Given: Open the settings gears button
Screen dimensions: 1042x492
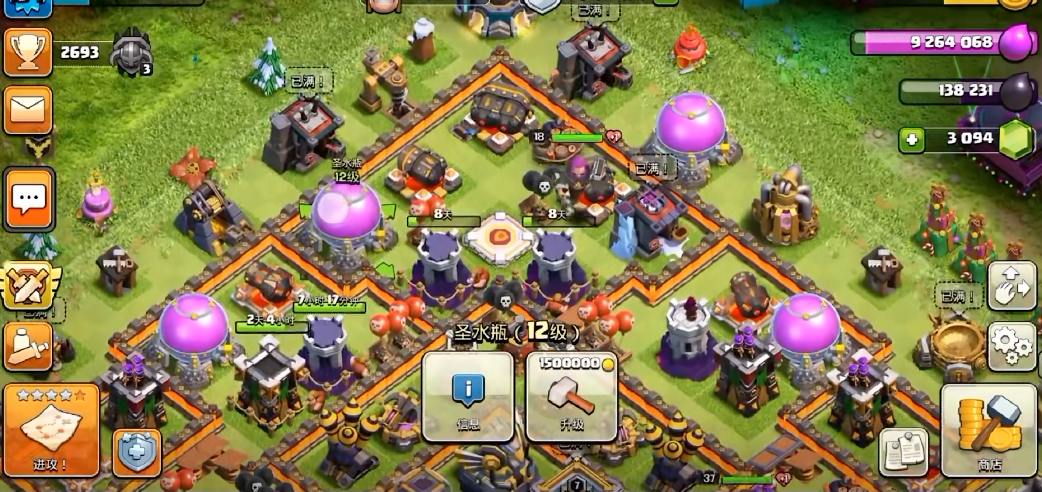Looking at the screenshot, I should [1011, 346].
